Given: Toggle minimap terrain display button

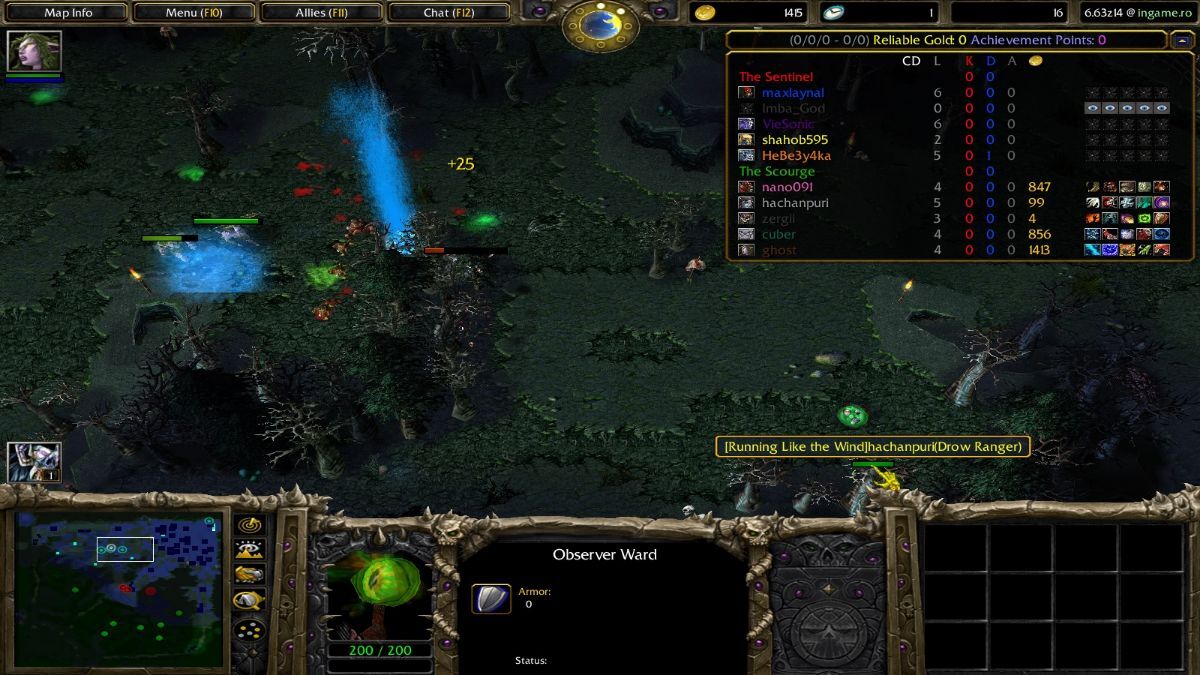Looking at the screenshot, I should click(x=248, y=549).
